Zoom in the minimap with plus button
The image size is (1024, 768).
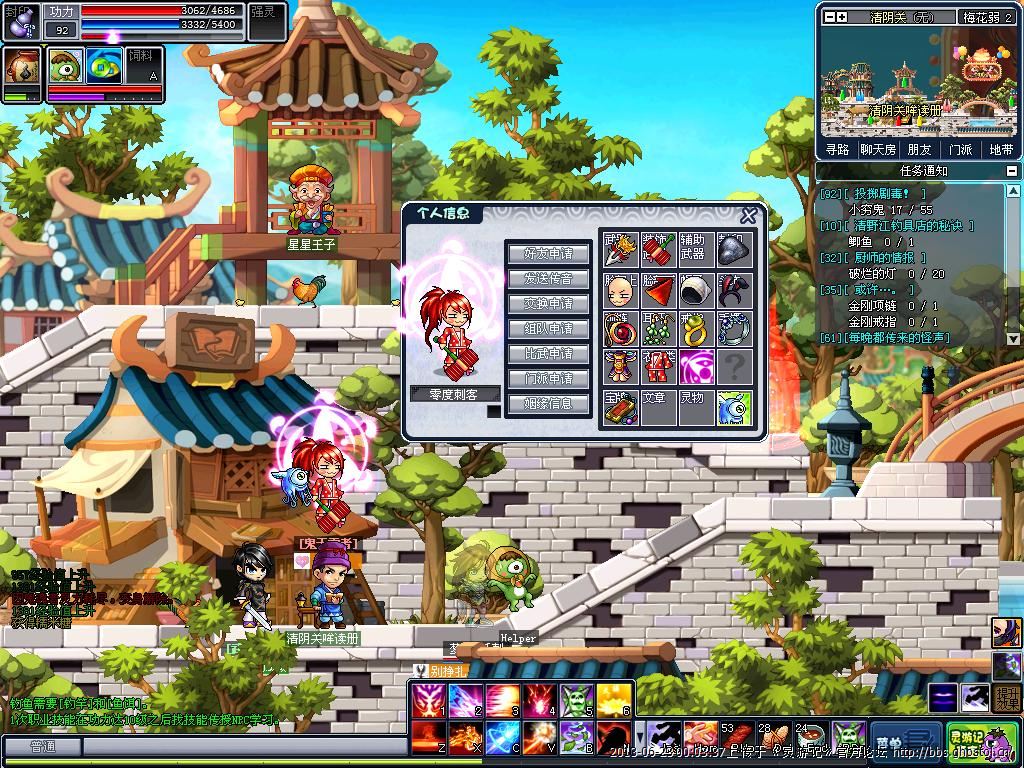point(842,17)
